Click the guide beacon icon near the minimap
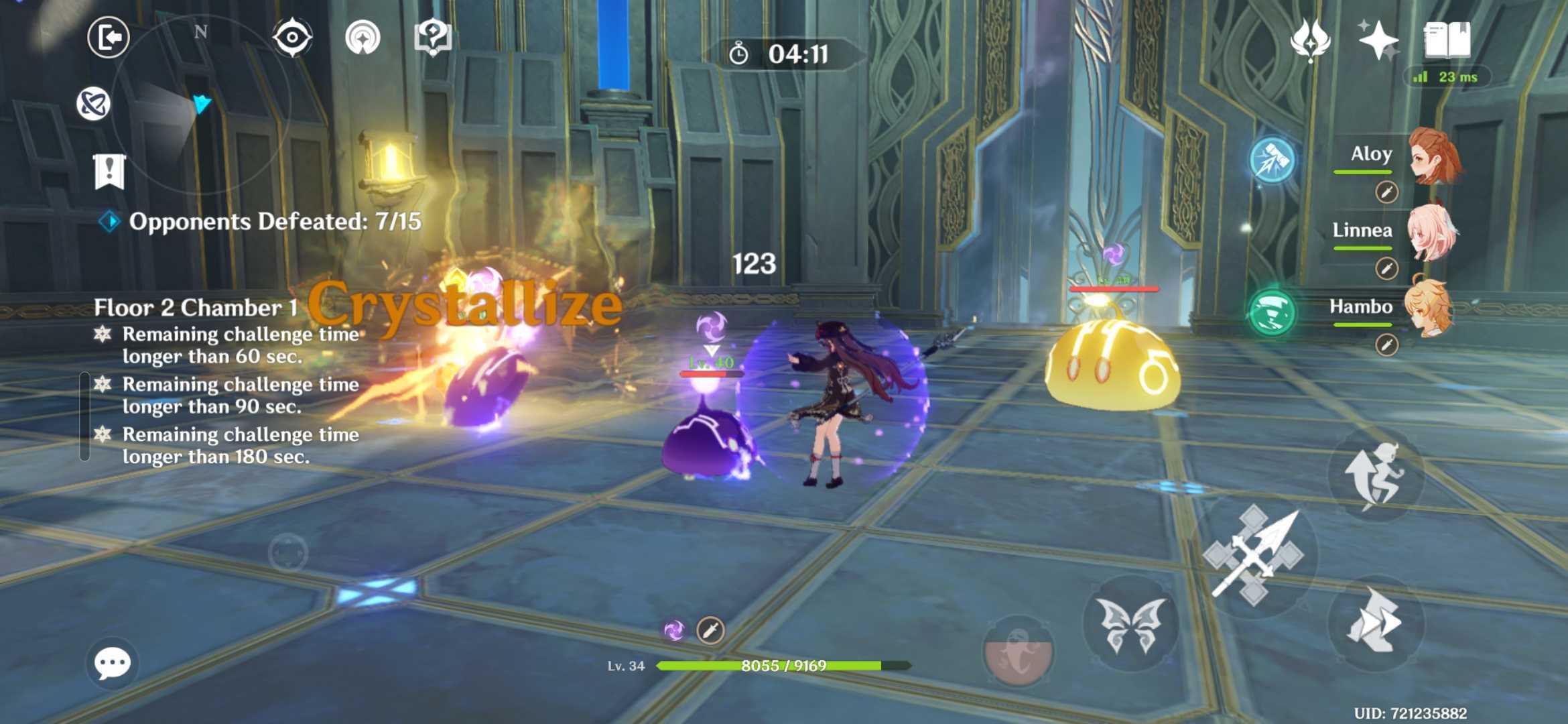Viewport: 1568px width, 724px height. (x=364, y=38)
